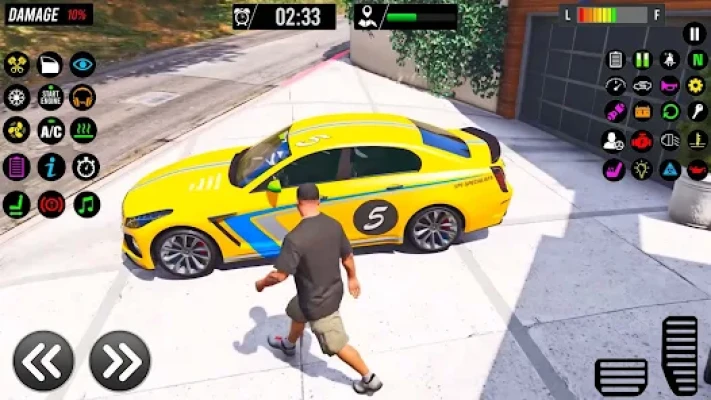Tap the brake pedal
The image size is (711, 400).
pos(621,376)
